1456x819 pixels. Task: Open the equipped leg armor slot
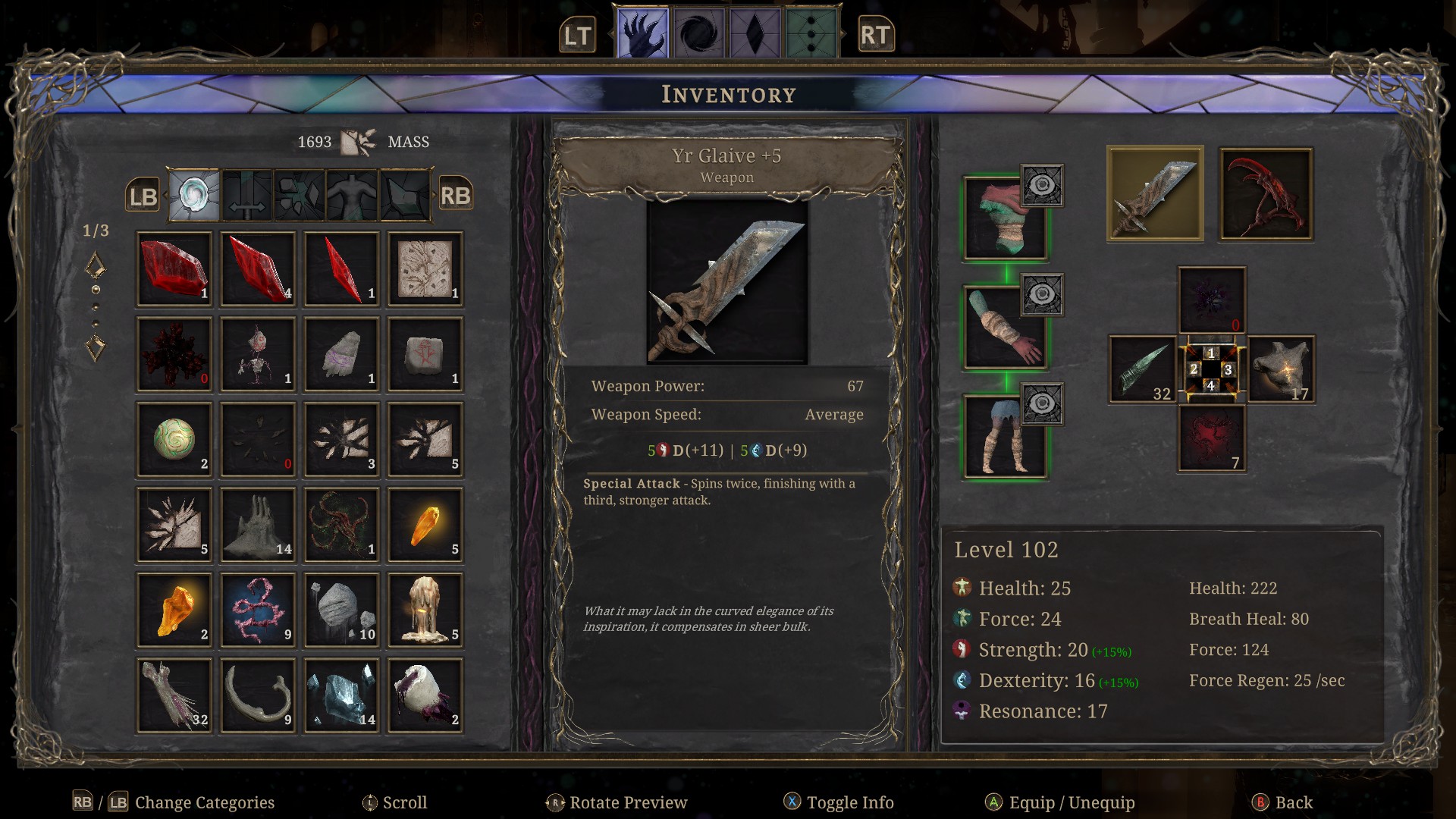[1004, 438]
